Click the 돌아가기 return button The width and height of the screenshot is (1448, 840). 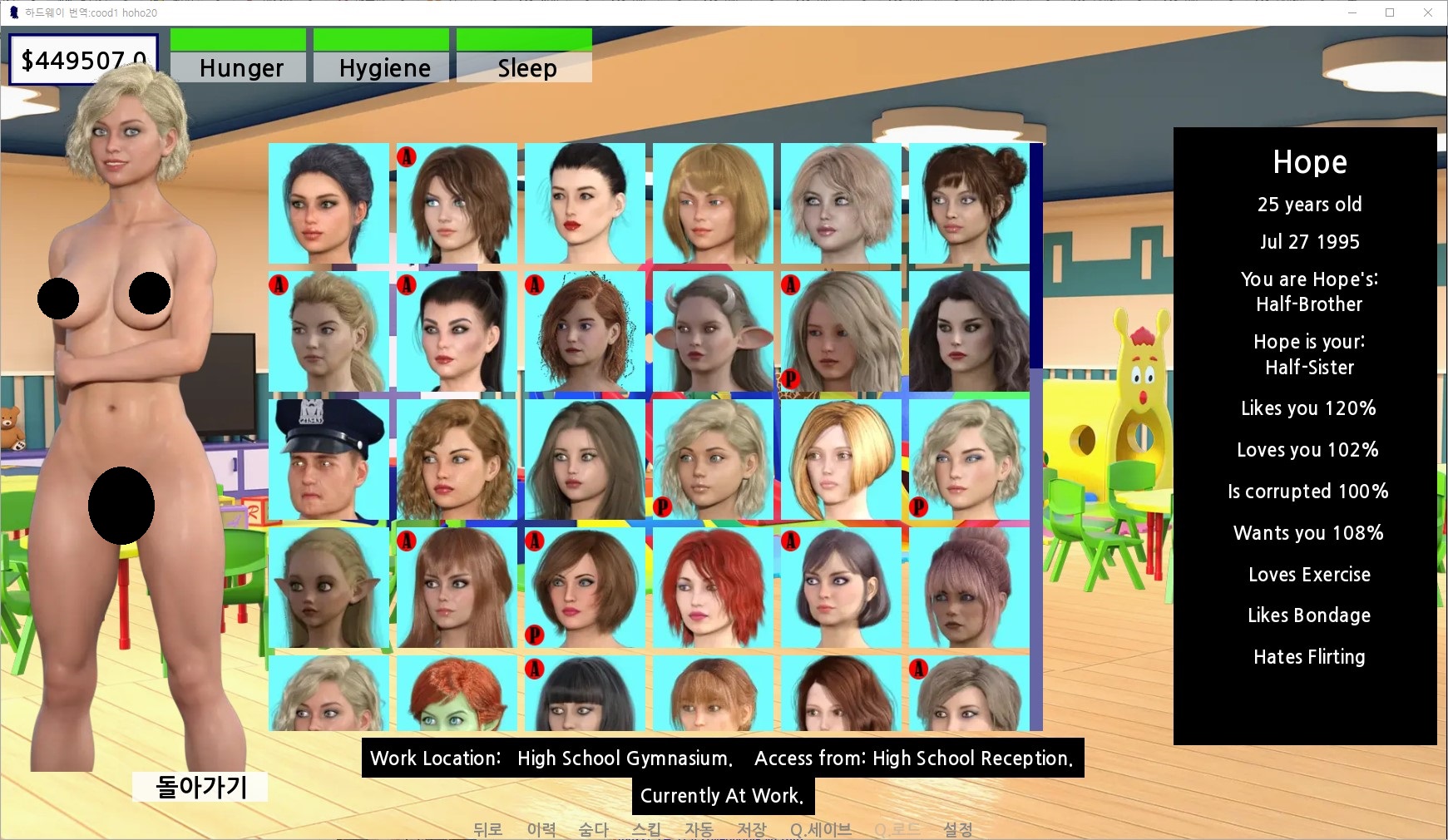point(200,787)
